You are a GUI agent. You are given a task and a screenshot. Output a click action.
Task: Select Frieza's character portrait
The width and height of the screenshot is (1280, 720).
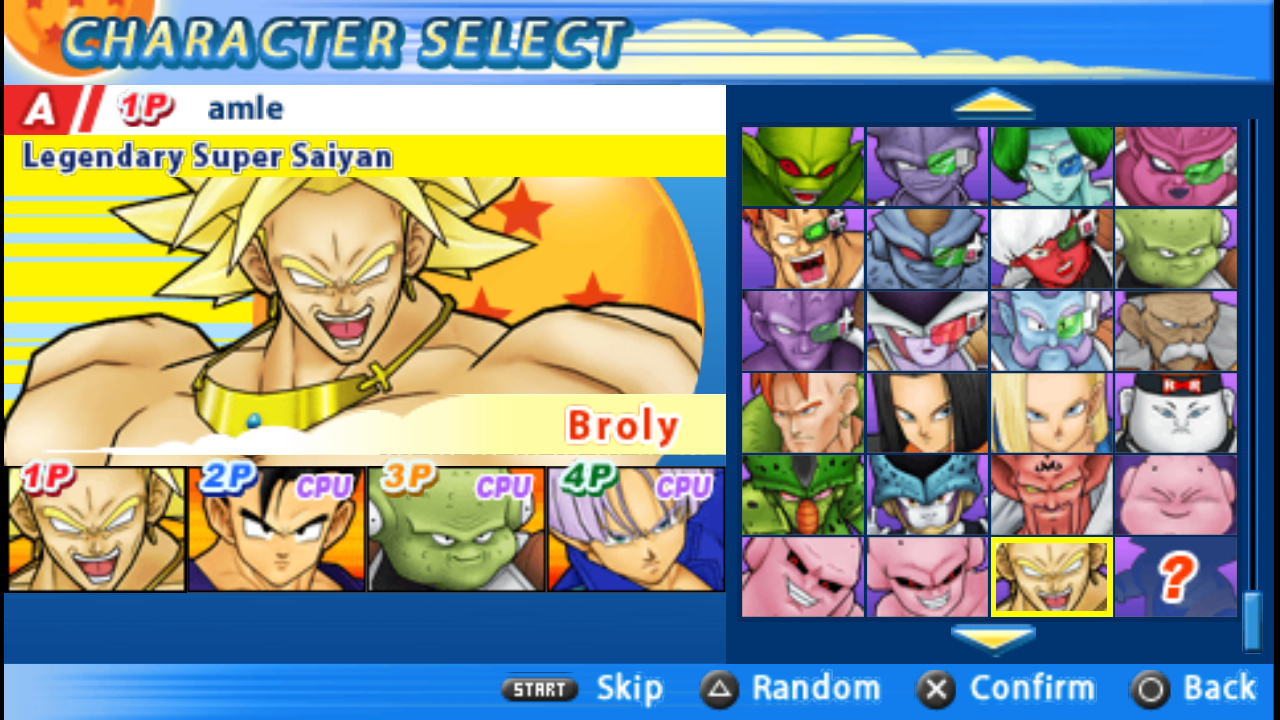926,330
